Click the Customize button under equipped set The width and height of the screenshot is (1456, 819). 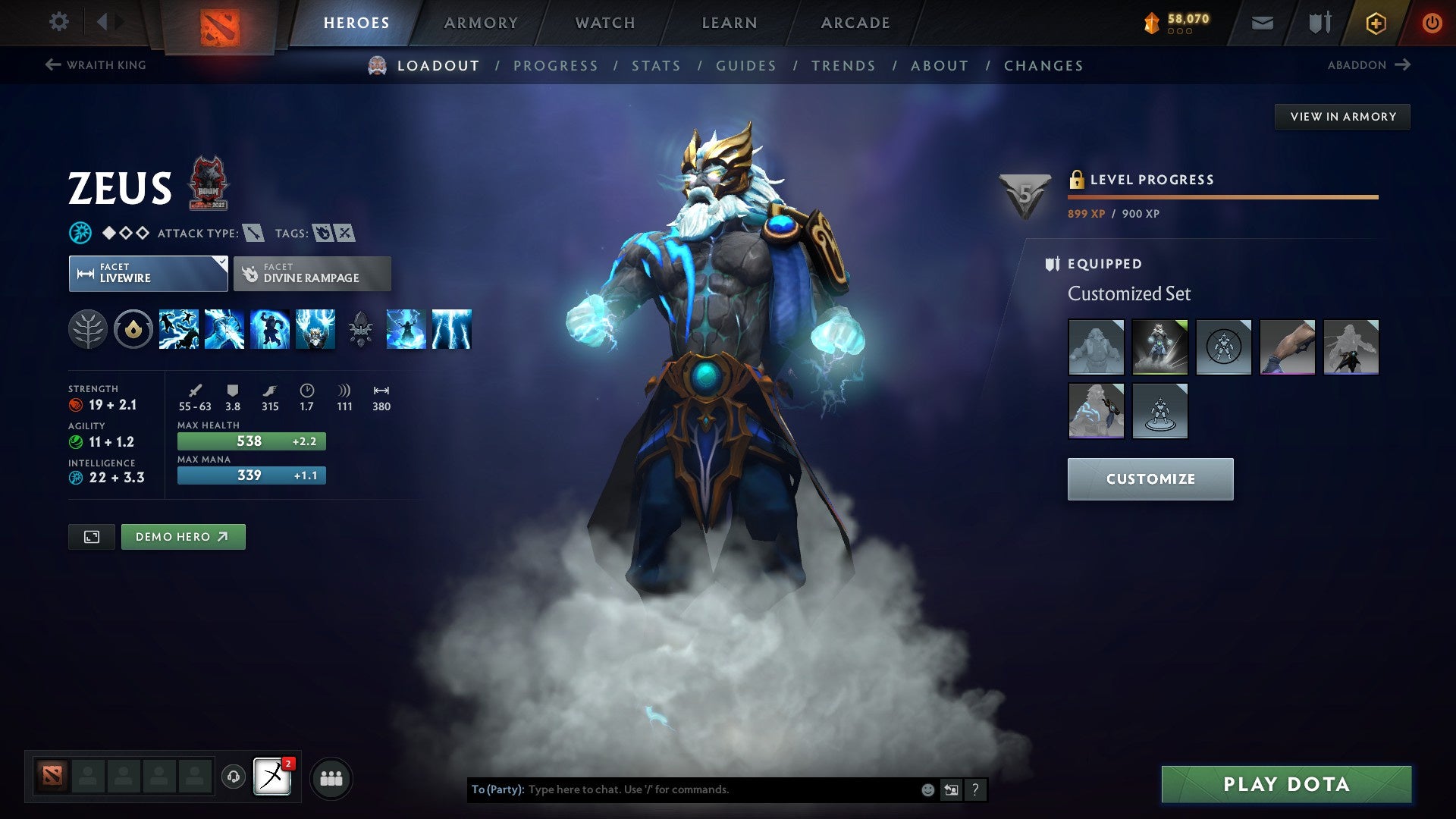pyautogui.click(x=1150, y=479)
